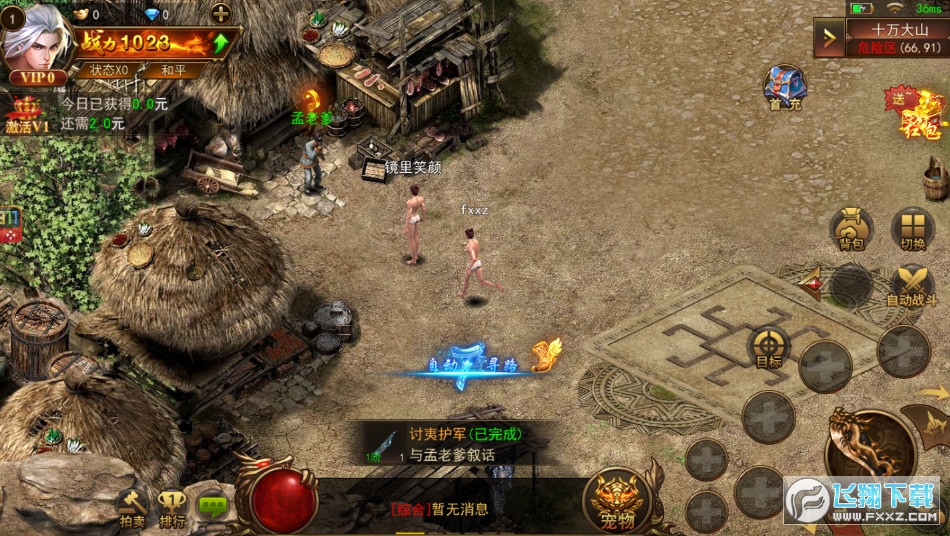Expand the arrow next to the 十万大山 map panel
Screen dimensions: 950x536
[x=829, y=38]
